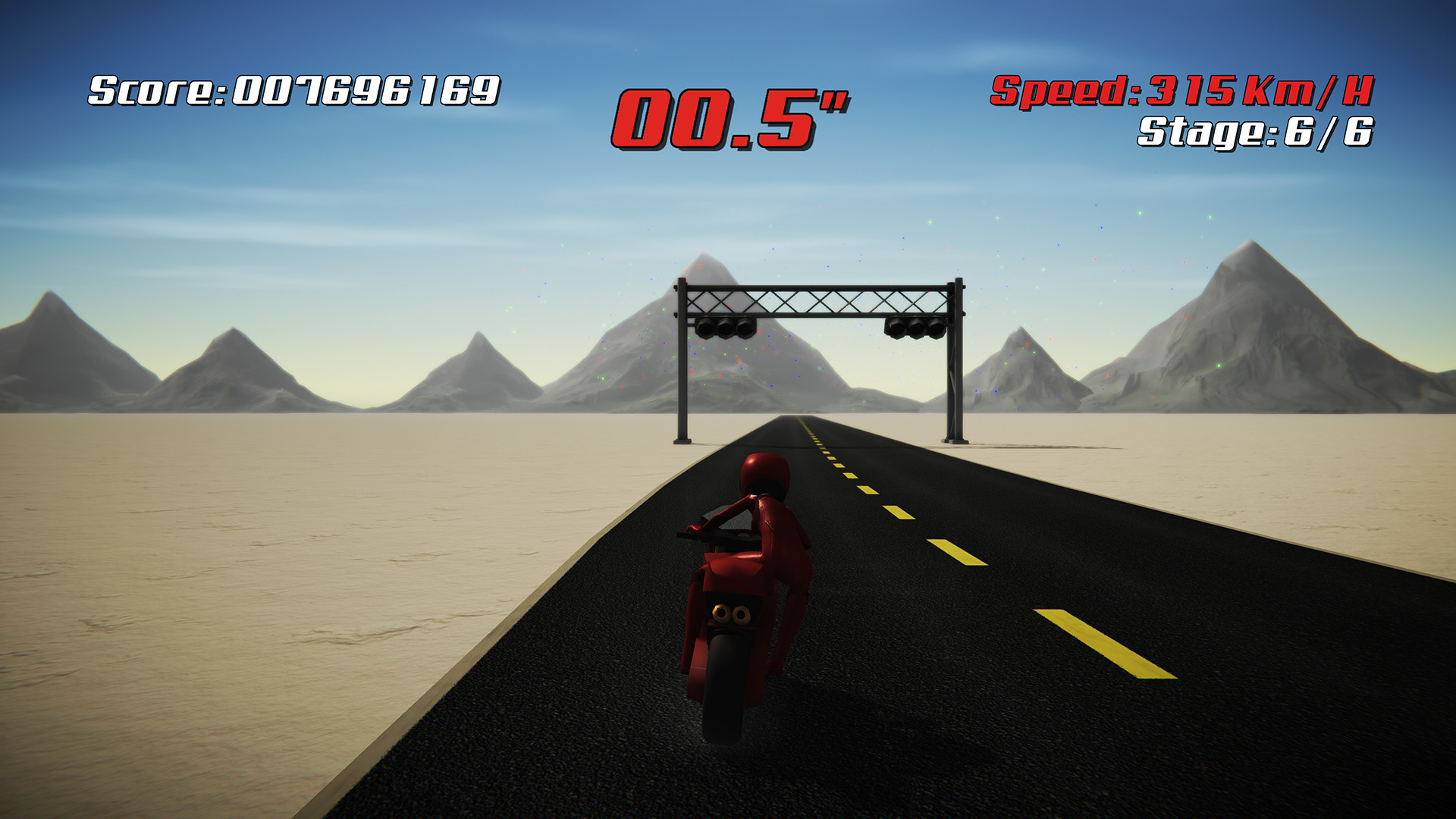Click the Speed readout indicator
1456x819 pixels.
[x=1183, y=92]
